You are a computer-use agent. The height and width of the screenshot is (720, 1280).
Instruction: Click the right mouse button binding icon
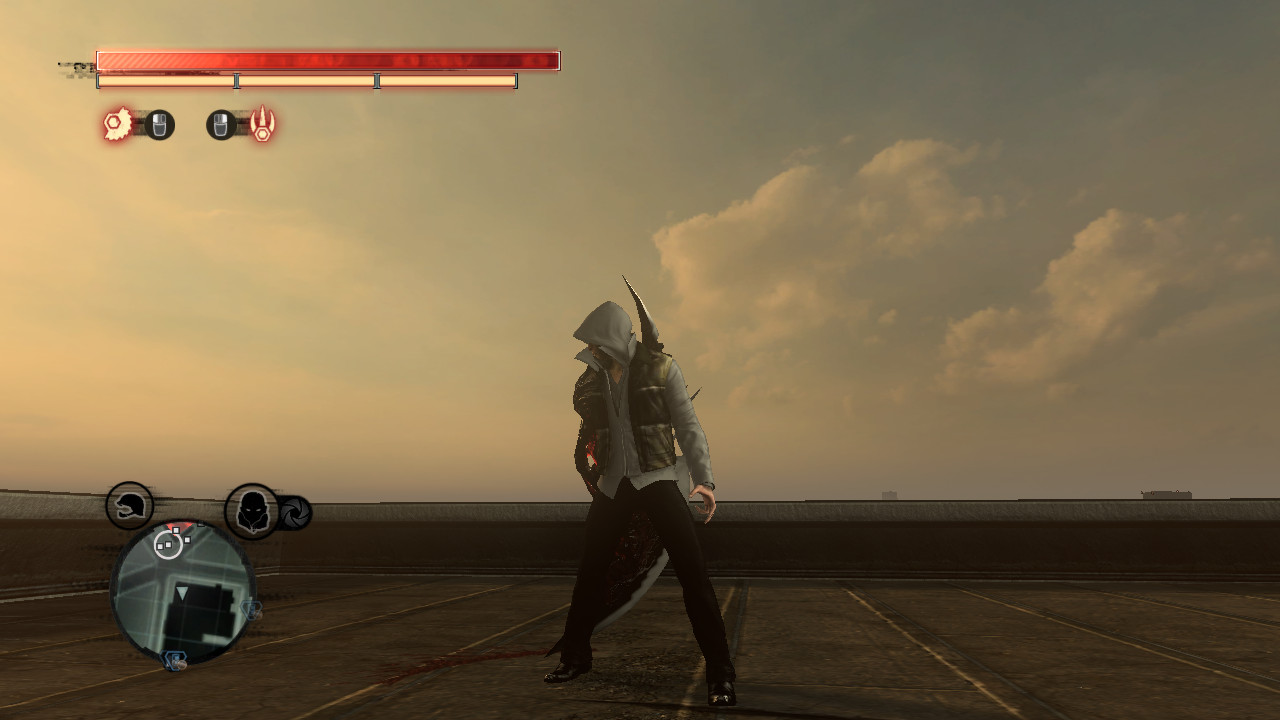click(x=222, y=125)
